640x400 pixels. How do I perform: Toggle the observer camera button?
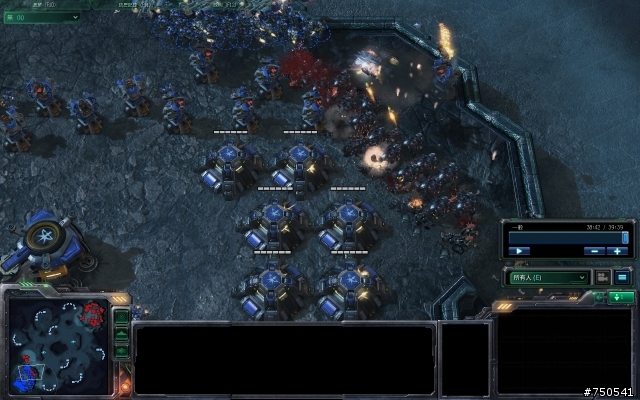click(x=602, y=277)
